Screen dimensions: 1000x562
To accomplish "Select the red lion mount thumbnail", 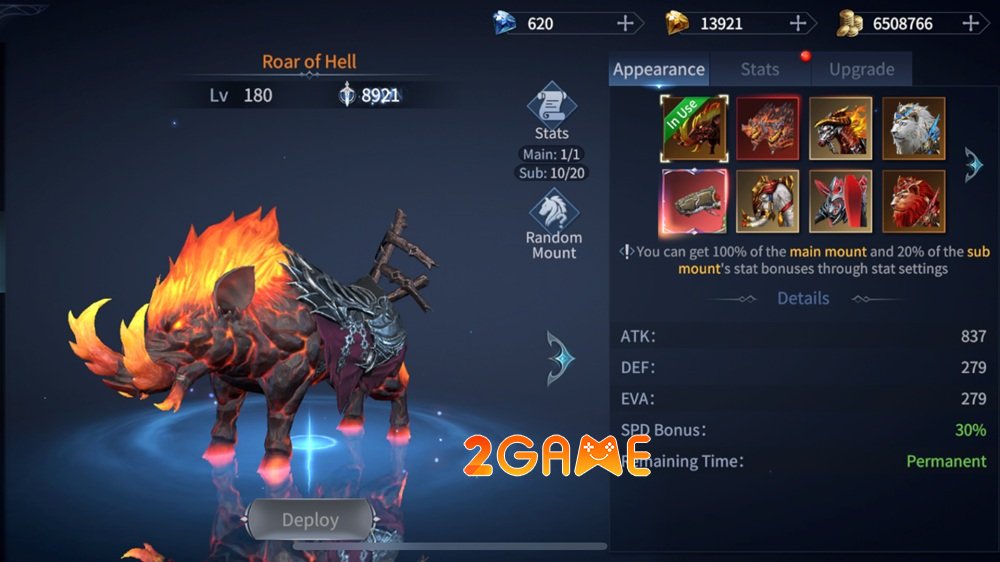I will click(914, 201).
